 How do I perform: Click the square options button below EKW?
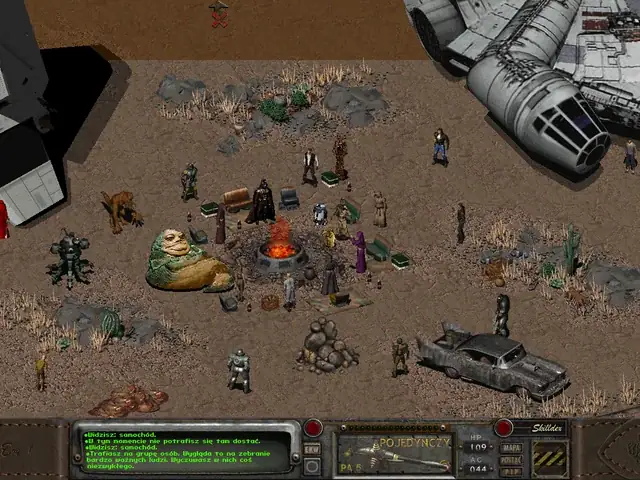(313, 464)
